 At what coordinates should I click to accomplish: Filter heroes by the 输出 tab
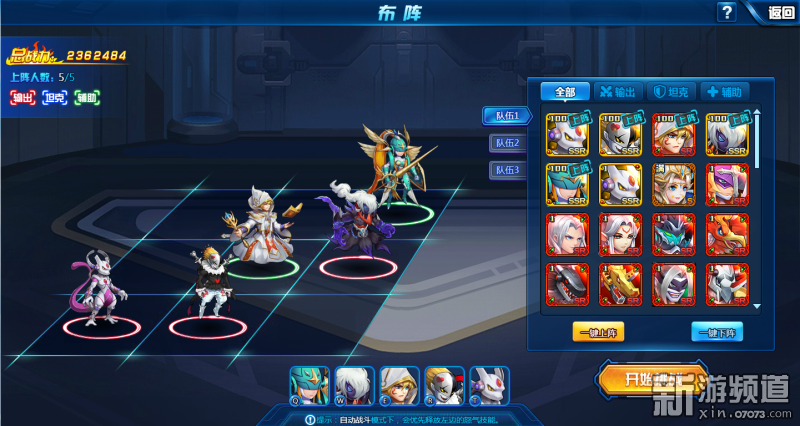pos(618,92)
